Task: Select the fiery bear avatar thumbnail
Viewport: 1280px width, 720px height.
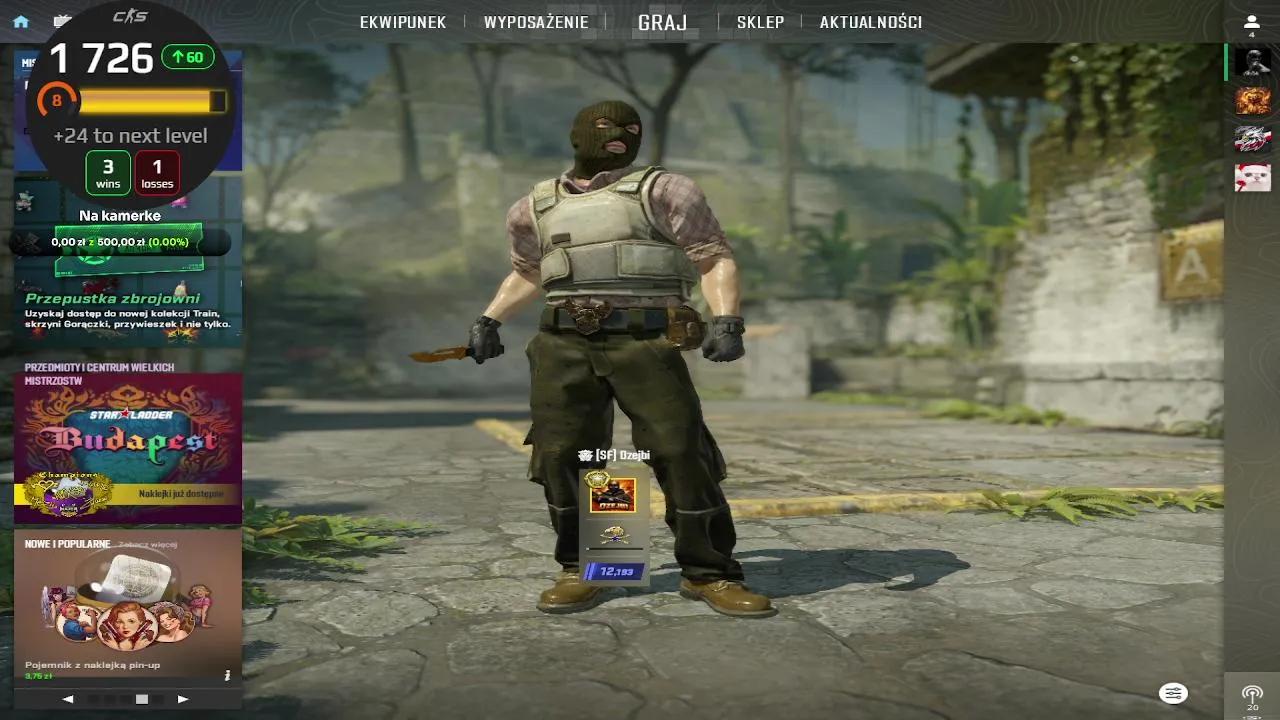Action: (x=1251, y=100)
